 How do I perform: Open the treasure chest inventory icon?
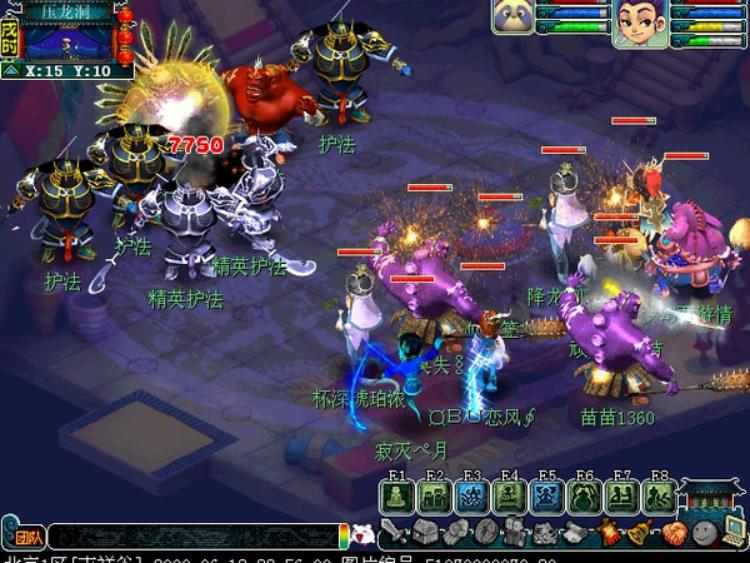point(426,533)
